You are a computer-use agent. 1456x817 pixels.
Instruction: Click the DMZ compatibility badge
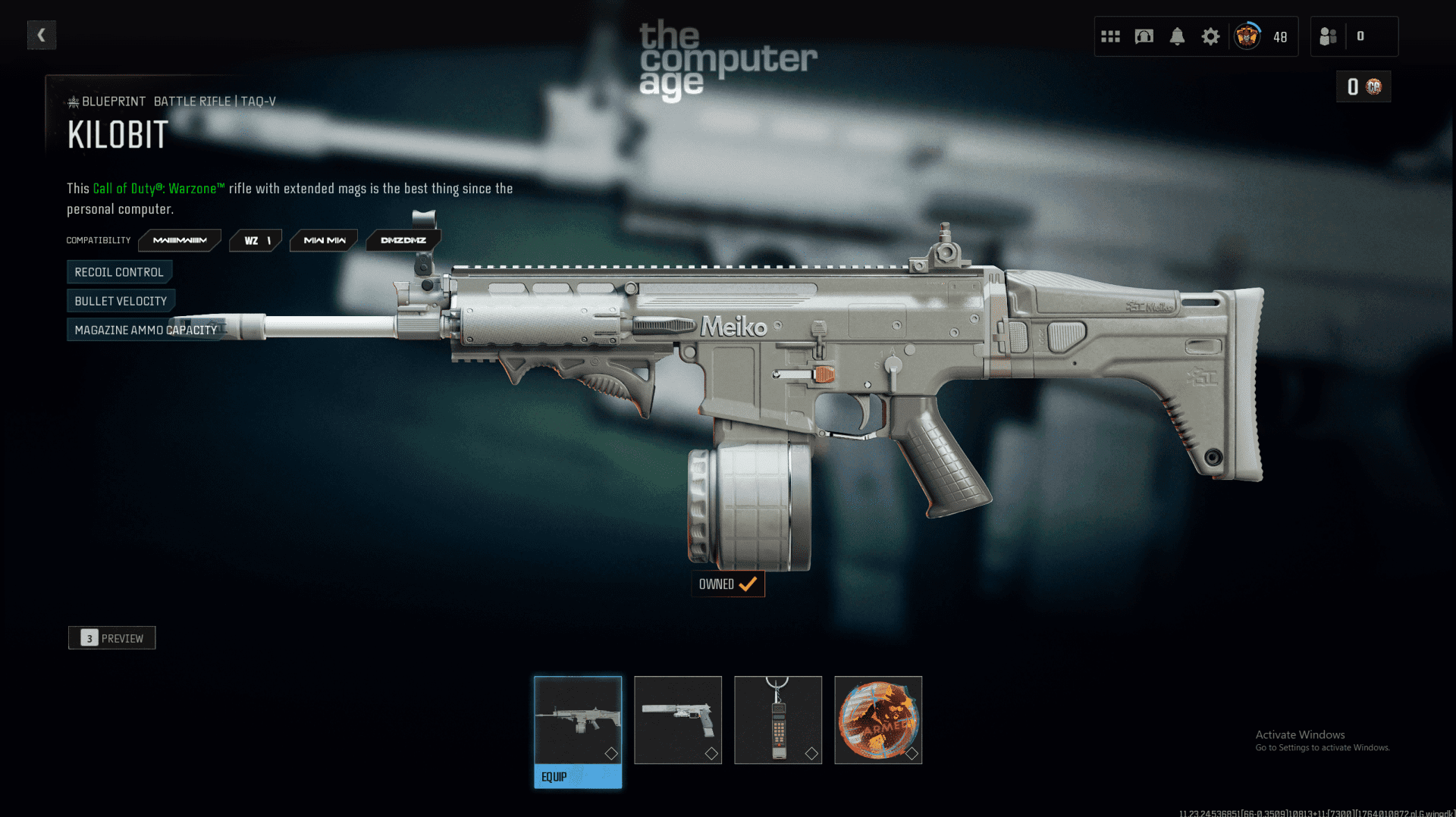(403, 240)
